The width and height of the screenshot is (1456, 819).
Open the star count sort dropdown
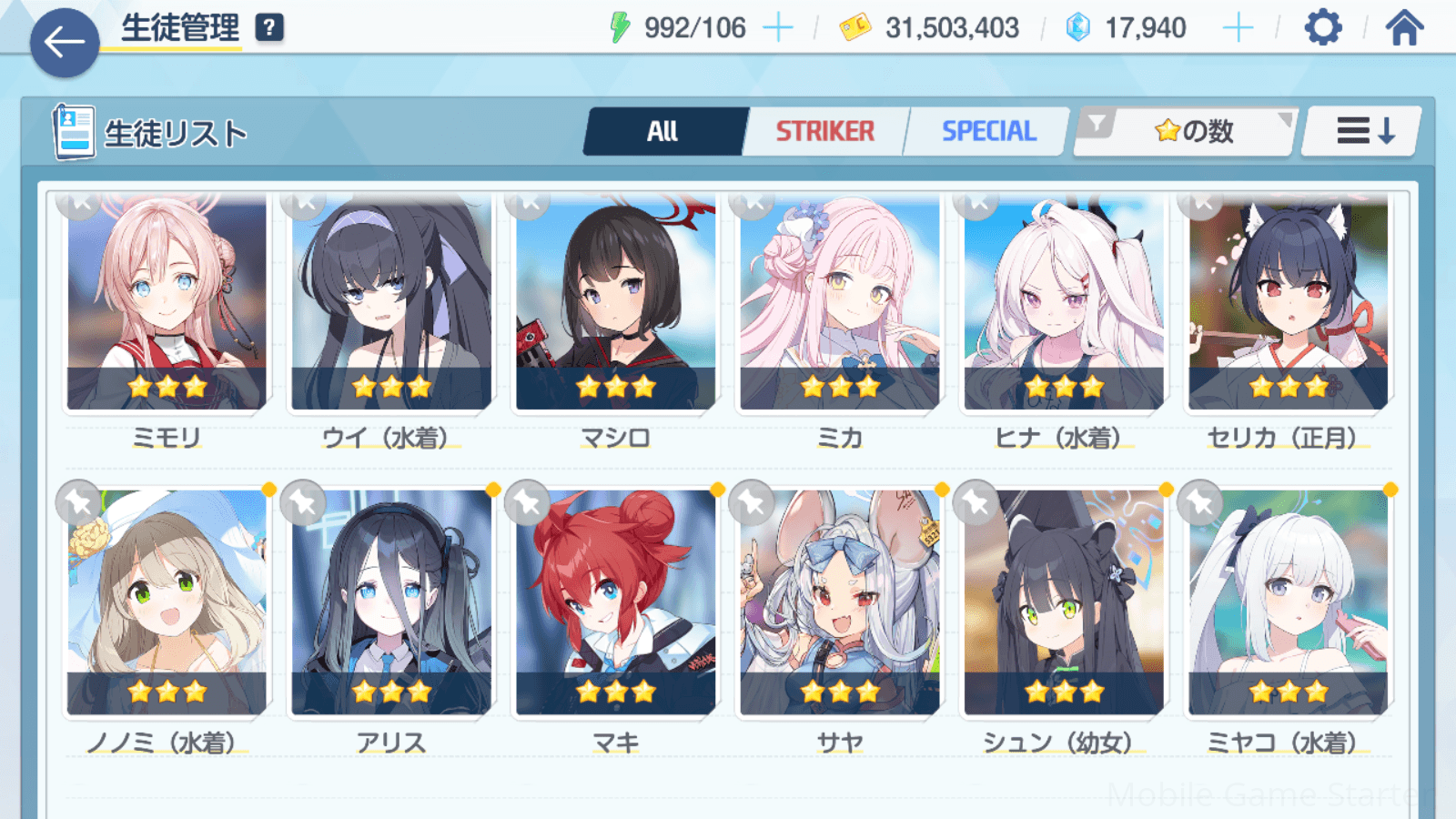coord(1187,132)
